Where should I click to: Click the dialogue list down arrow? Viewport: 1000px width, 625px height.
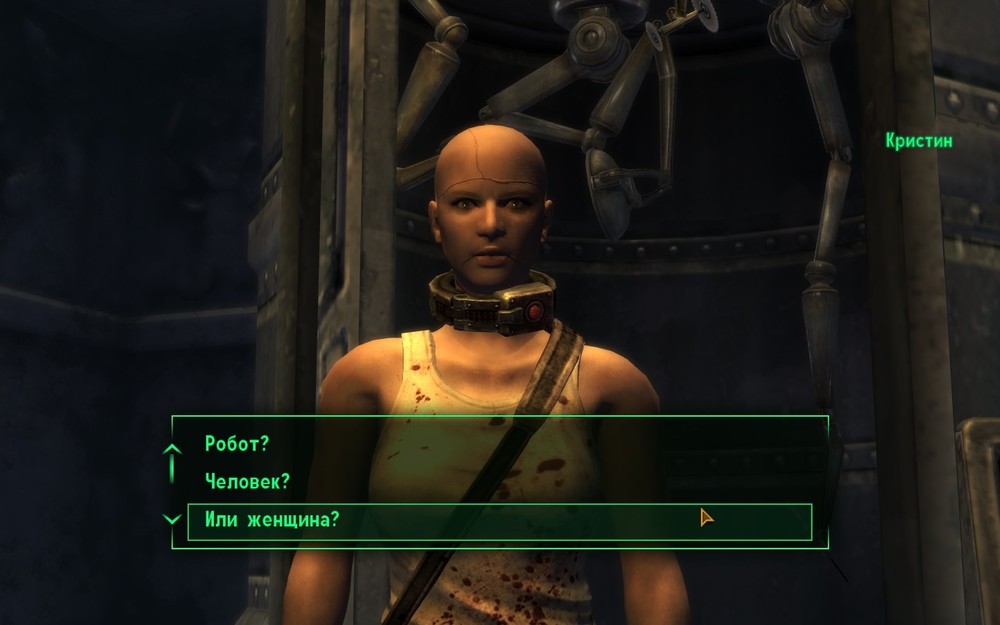click(x=172, y=519)
